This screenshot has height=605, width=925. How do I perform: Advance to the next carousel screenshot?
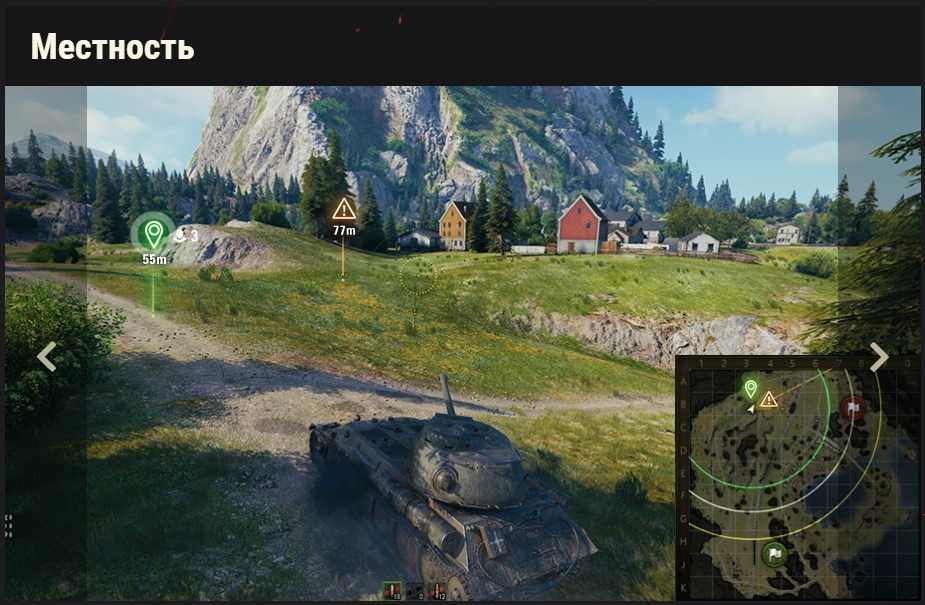pos(878,357)
